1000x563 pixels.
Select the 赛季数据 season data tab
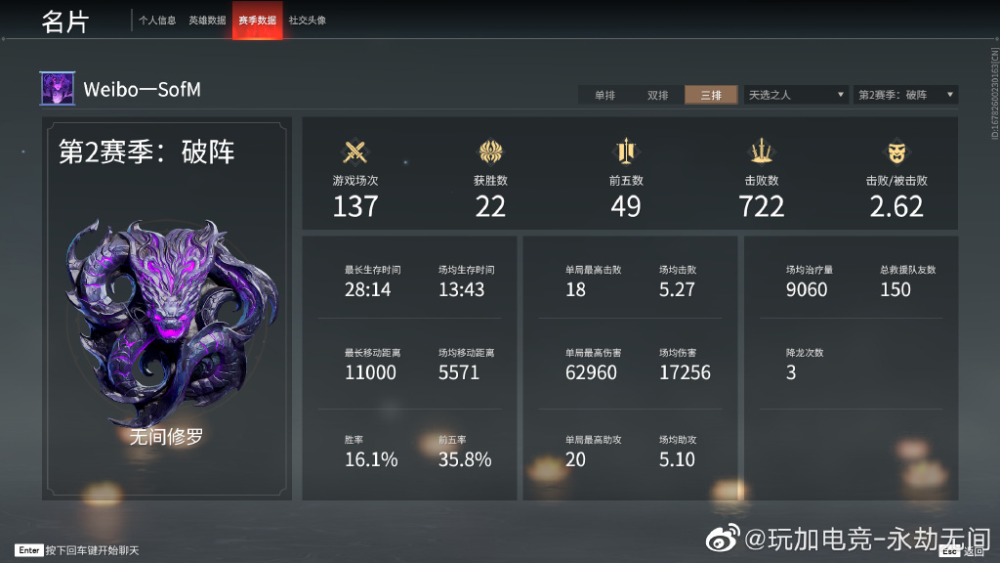pyautogui.click(x=257, y=20)
